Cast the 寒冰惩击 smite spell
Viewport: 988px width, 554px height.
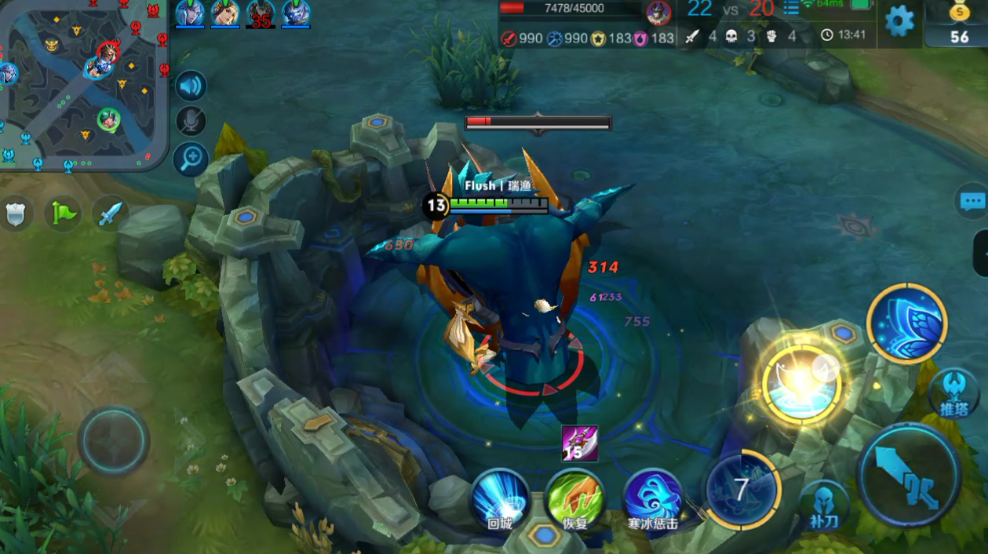click(x=652, y=497)
